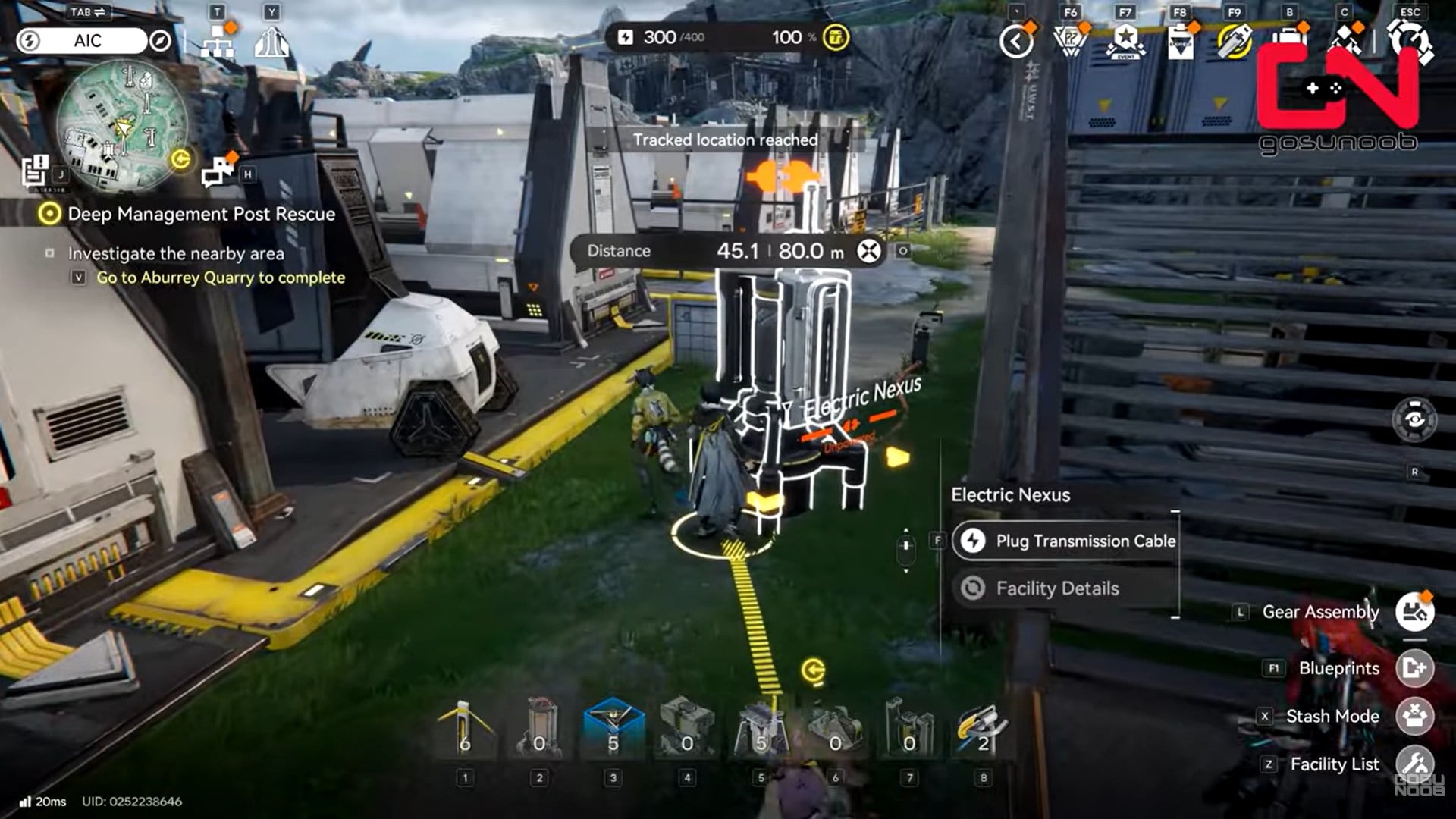Screen dimensions: 1456x819
Task: Open the tech tree diagram icon
Action: 218,43
